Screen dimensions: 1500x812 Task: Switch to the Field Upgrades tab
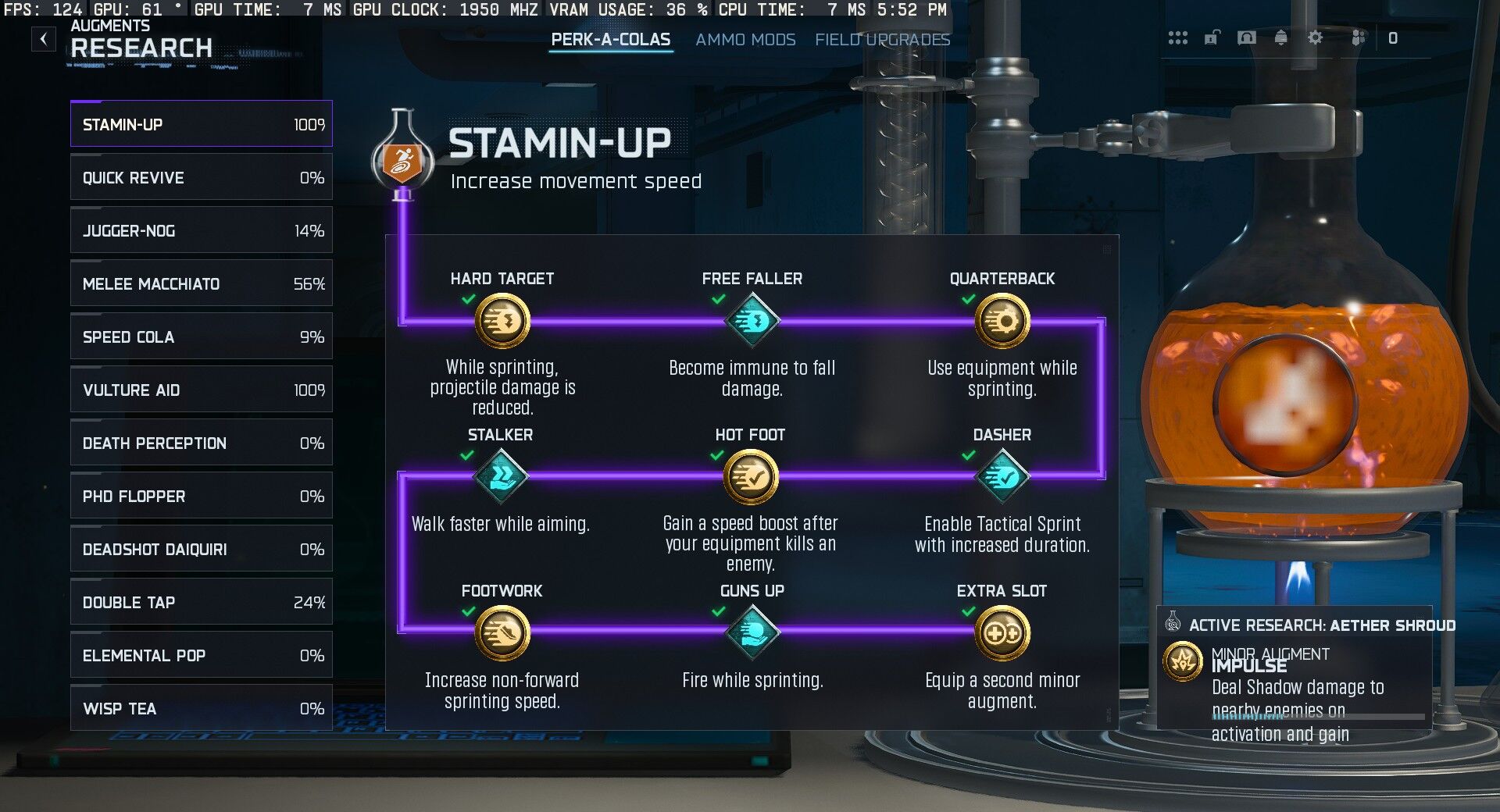pyautogui.click(x=881, y=39)
